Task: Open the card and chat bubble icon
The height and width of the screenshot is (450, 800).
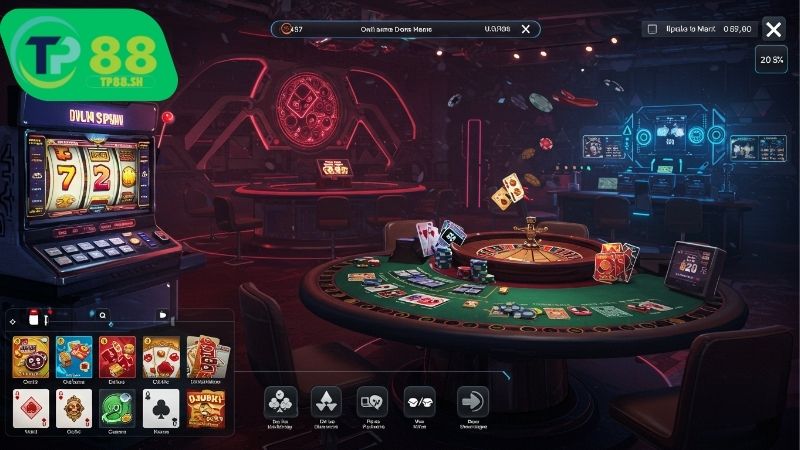Action: click(372, 402)
